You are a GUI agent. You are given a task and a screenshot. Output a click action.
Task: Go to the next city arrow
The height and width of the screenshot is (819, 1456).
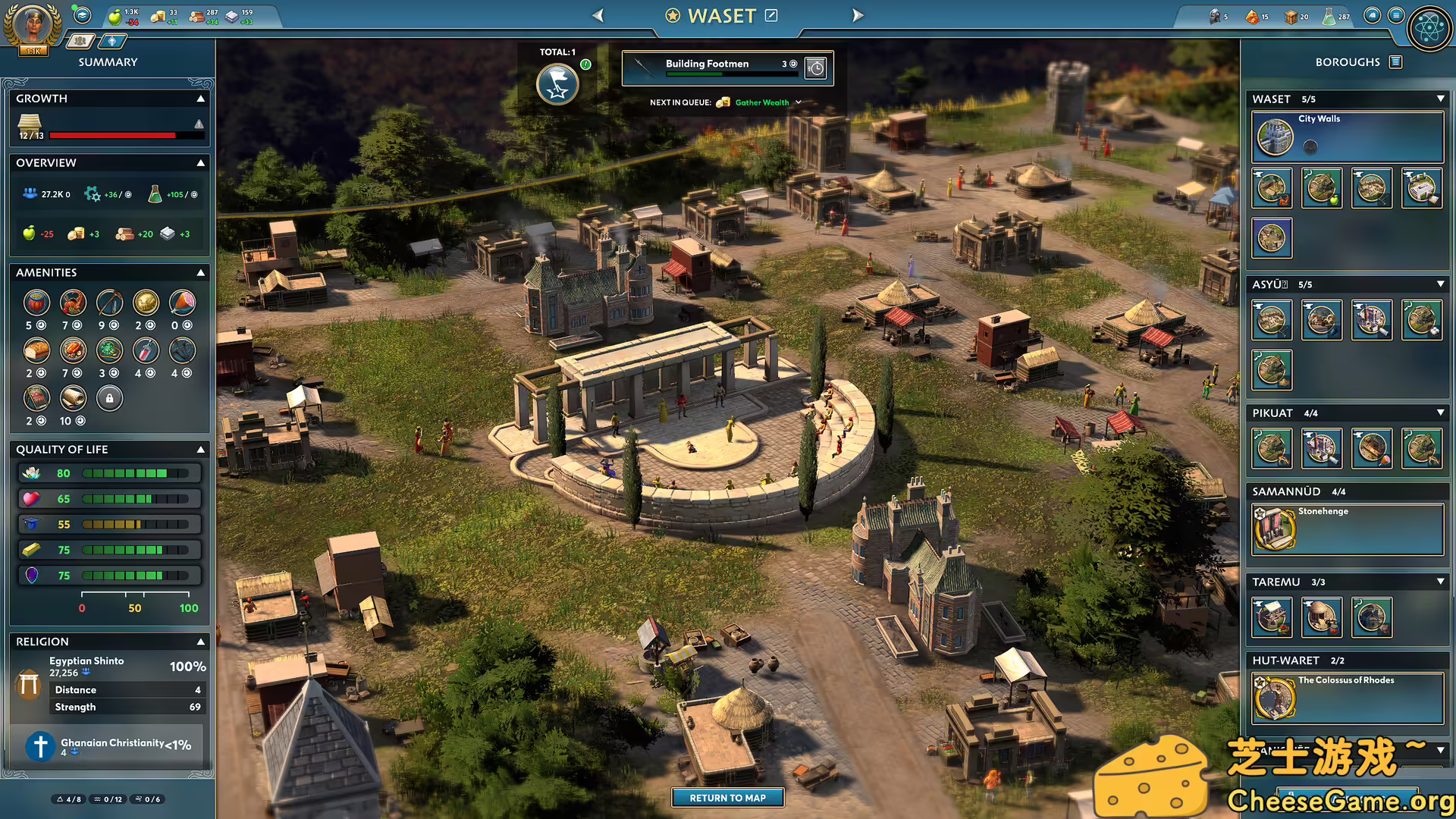pyautogui.click(x=858, y=15)
